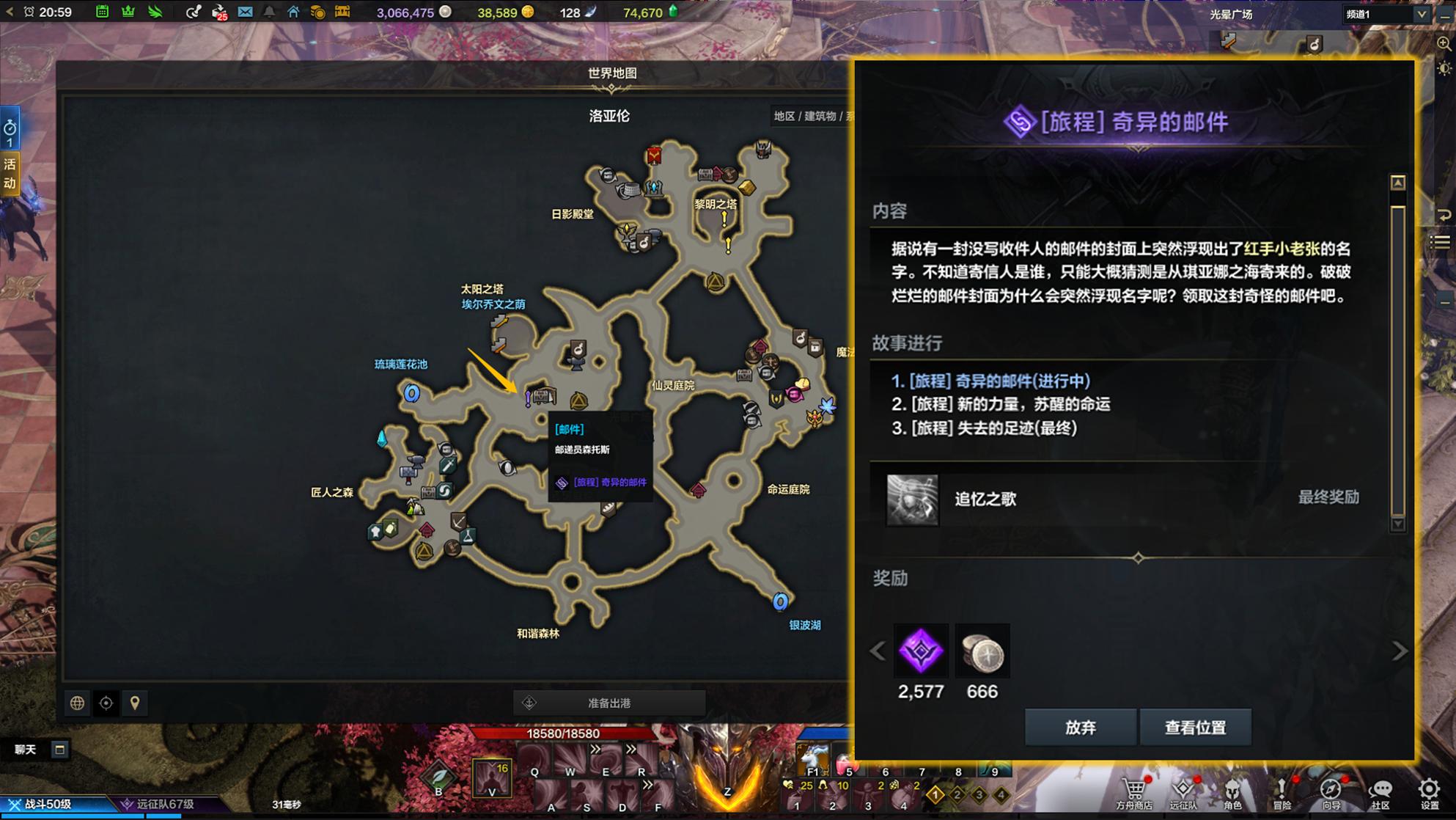Open the 角色 character menu
The width and height of the screenshot is (1456, 820).
[1232, 789]
